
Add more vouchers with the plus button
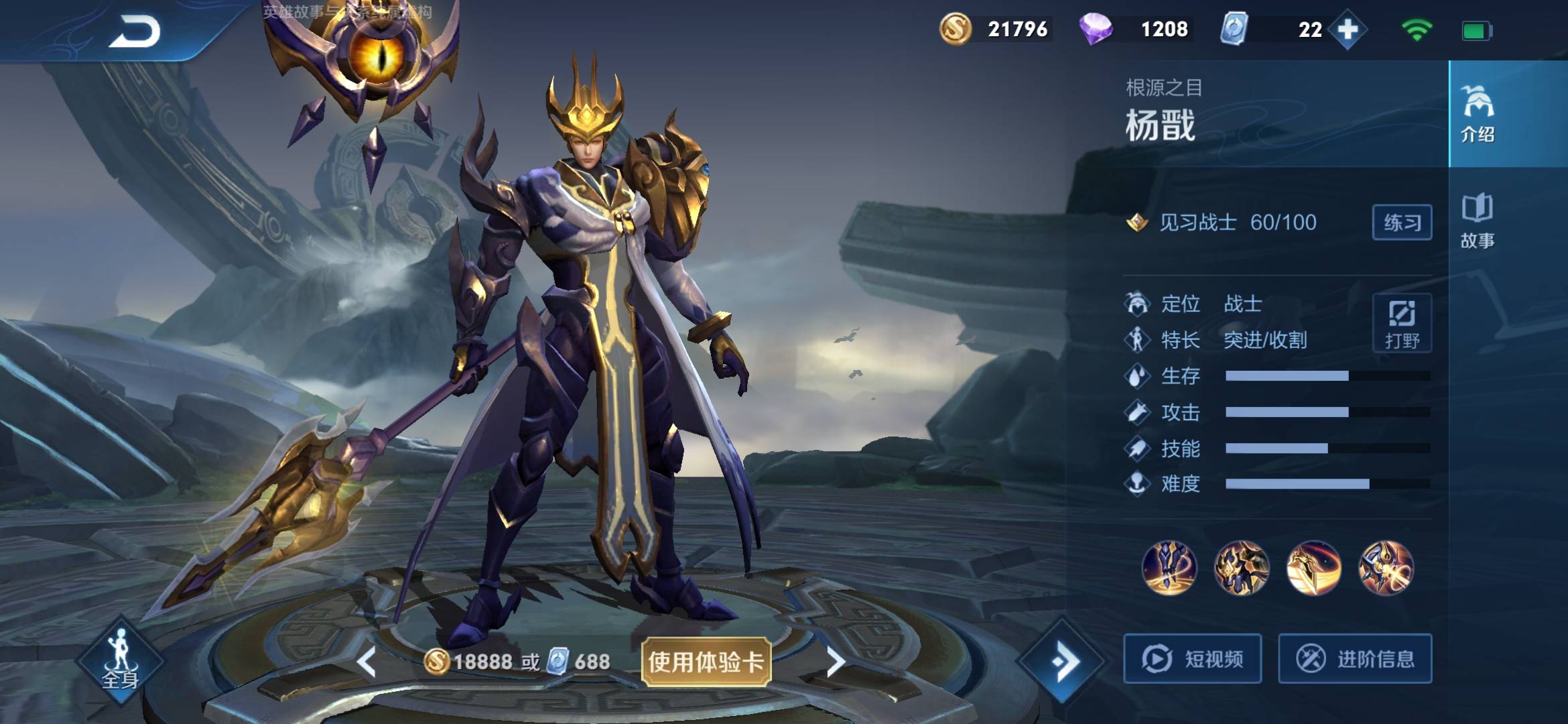1348,29
